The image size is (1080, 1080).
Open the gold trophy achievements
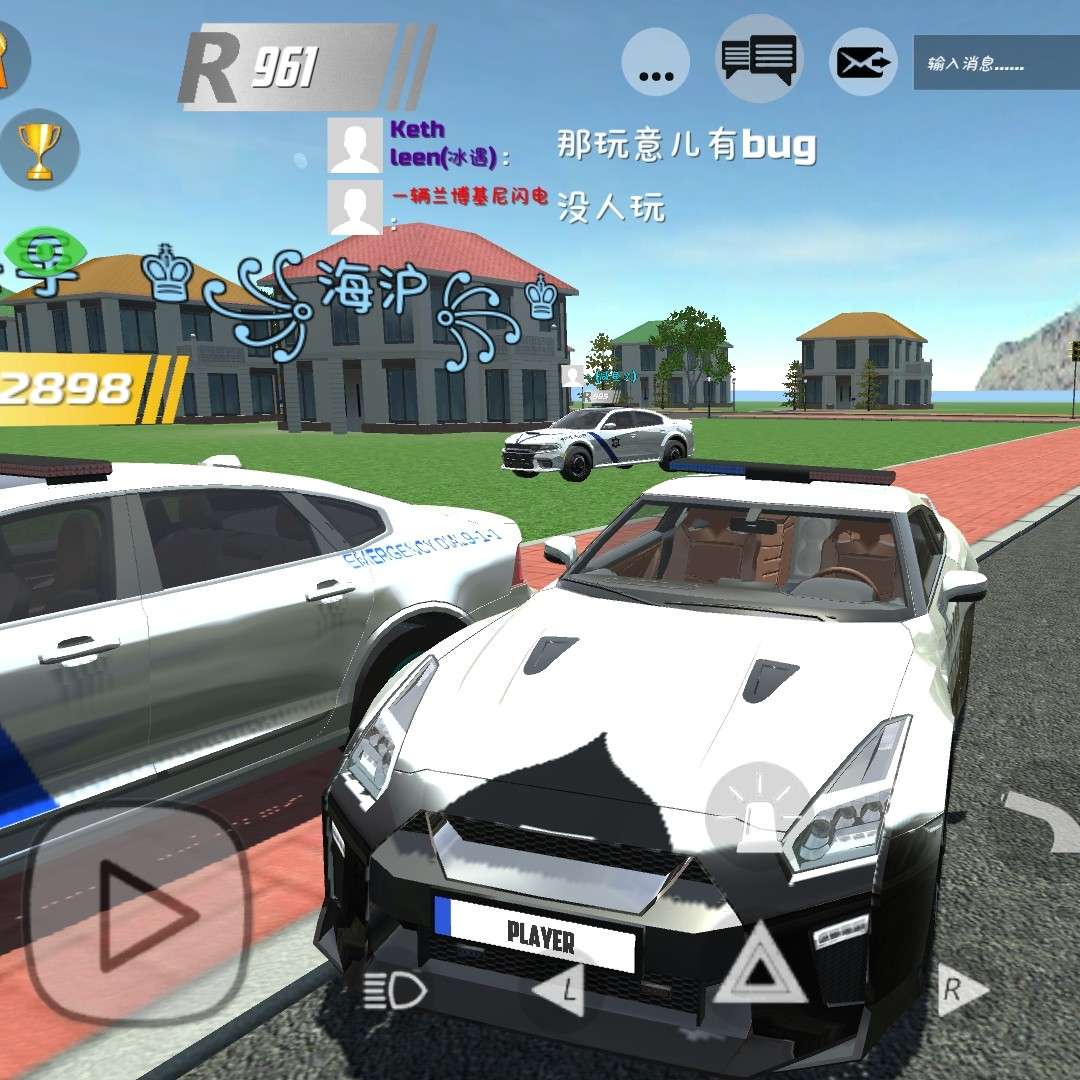39,150
